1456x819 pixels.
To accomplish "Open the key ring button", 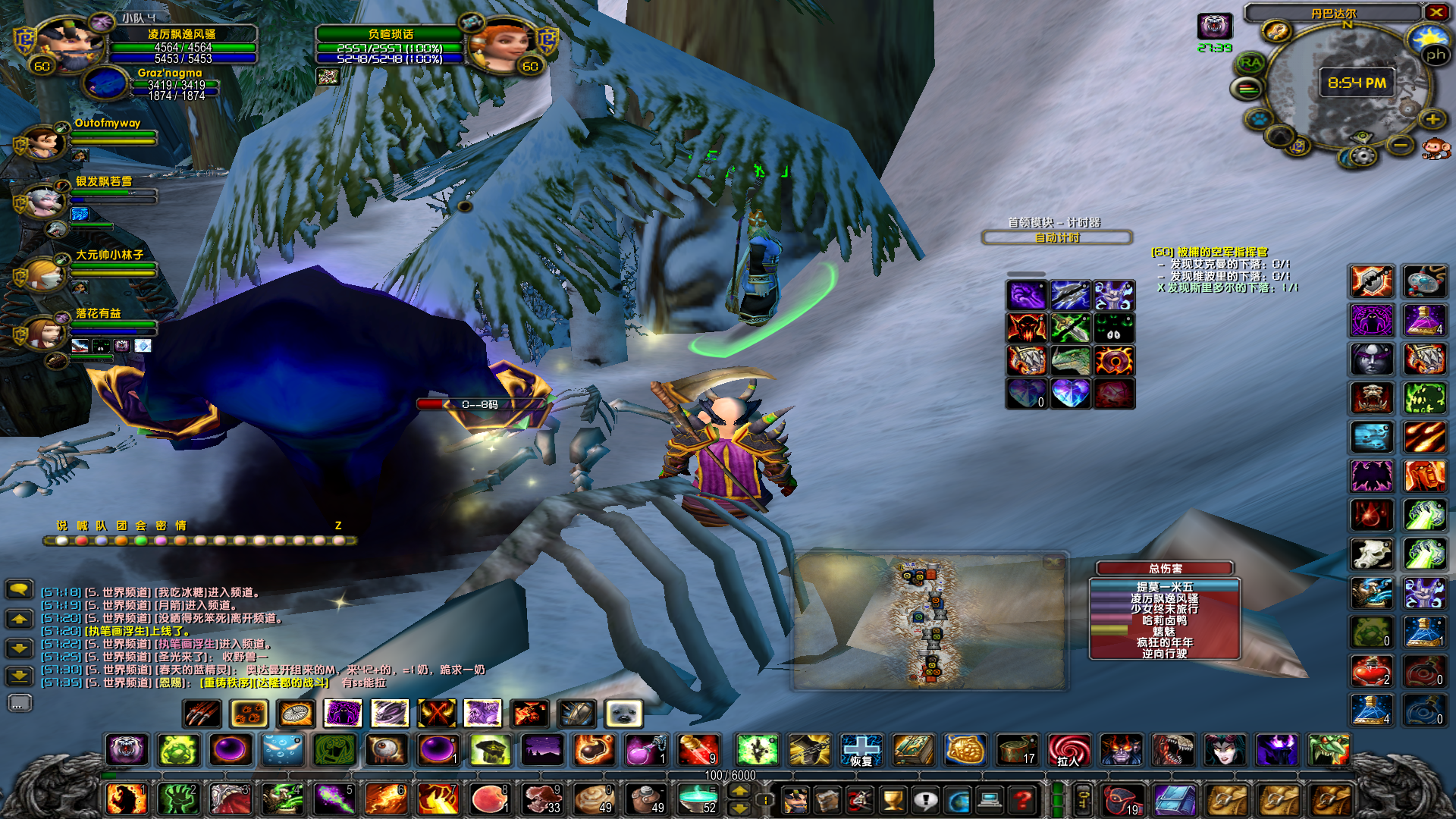I will (x=1083, y=799).
